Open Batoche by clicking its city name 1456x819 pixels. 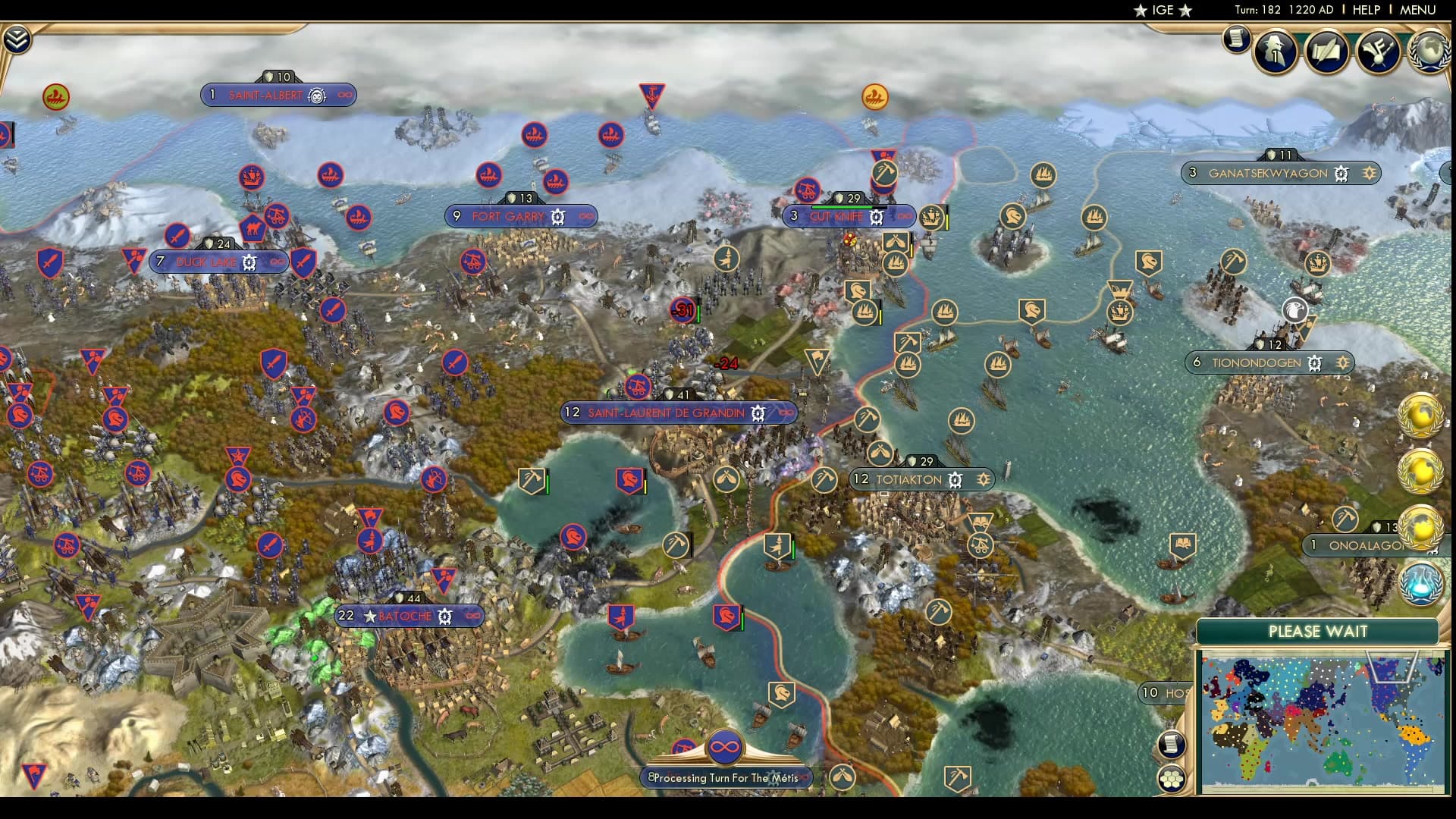click(404, 616)
